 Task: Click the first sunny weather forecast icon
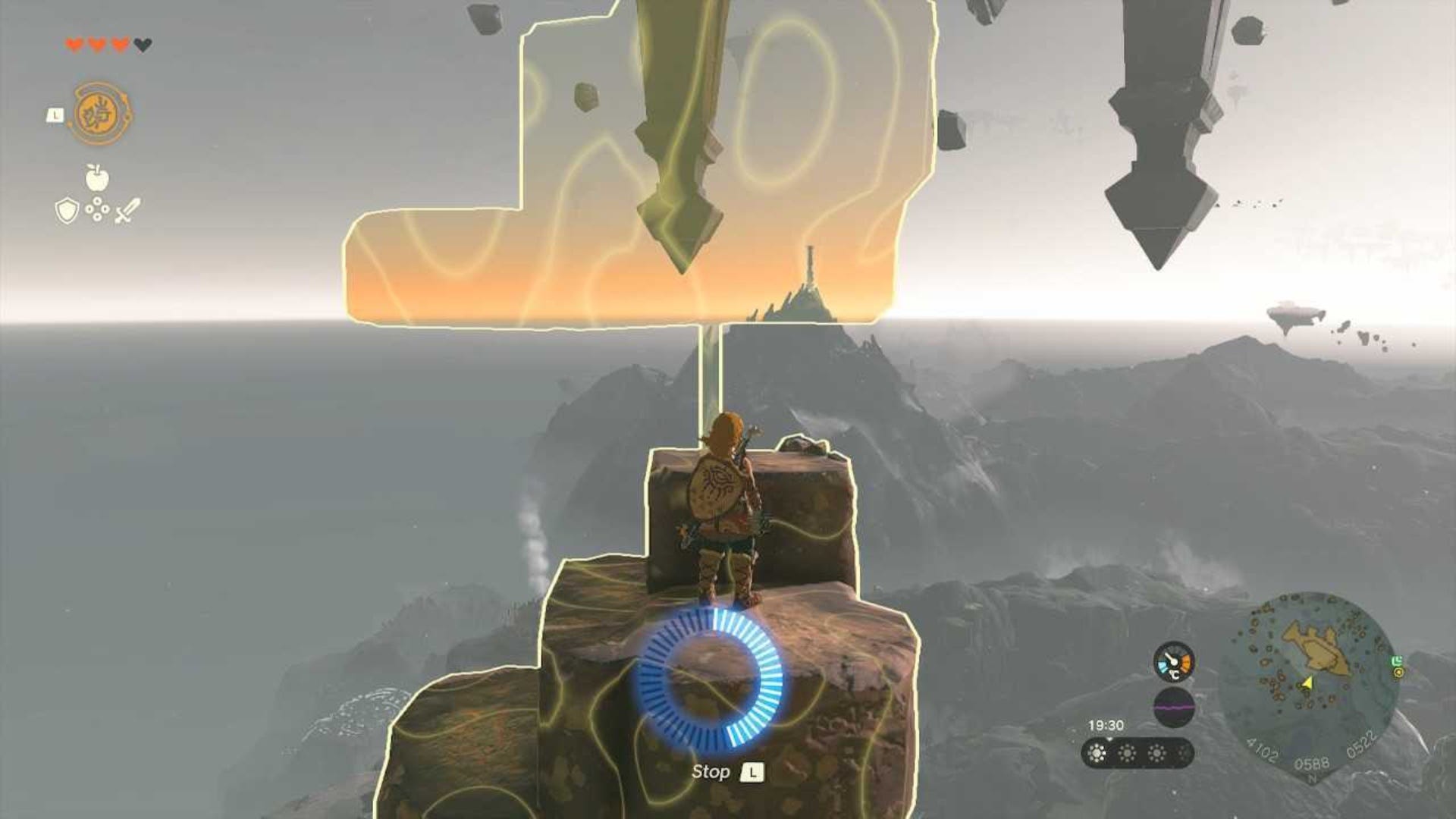(x=1097, y=754)
